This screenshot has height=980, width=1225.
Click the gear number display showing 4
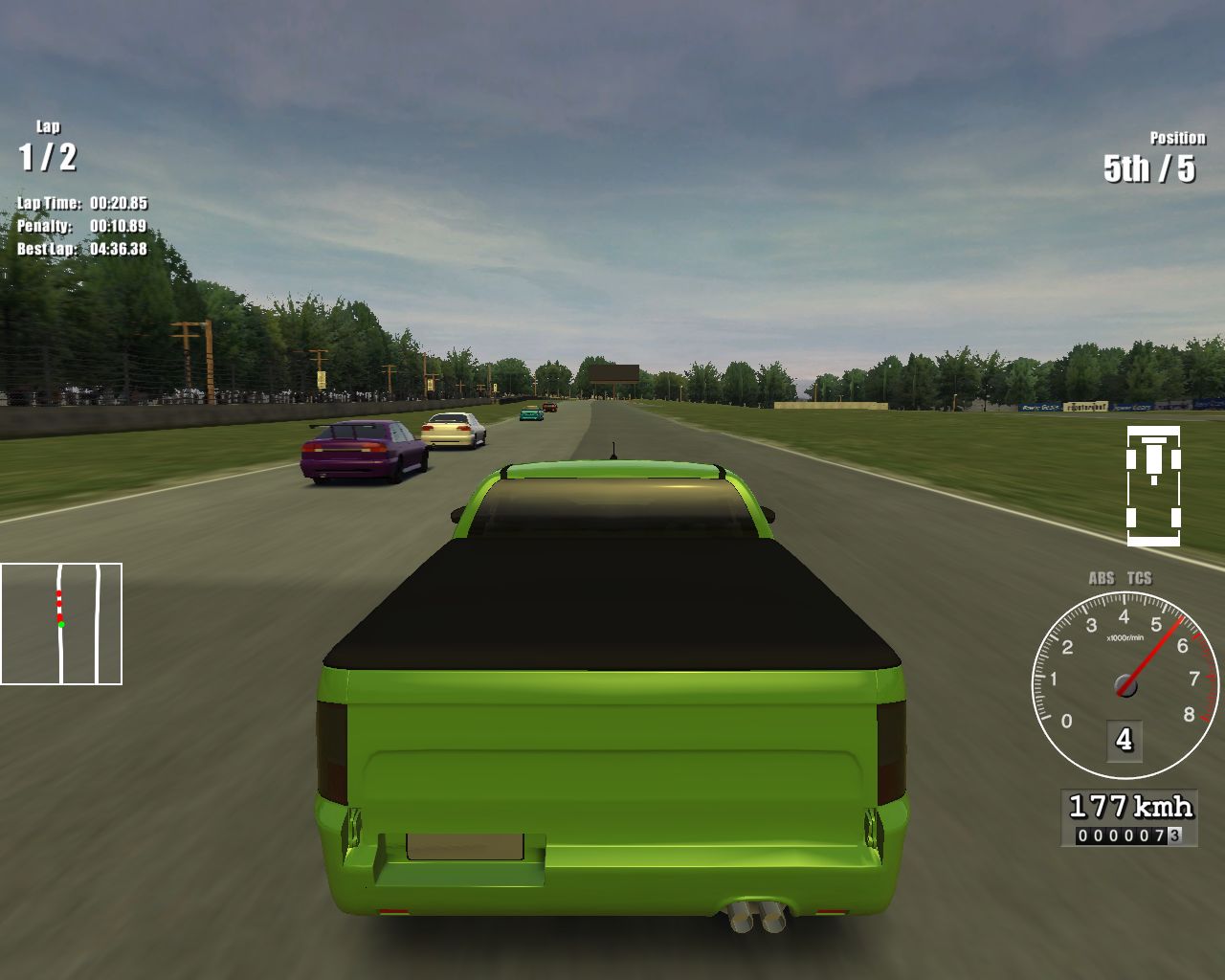point(1123,738)
